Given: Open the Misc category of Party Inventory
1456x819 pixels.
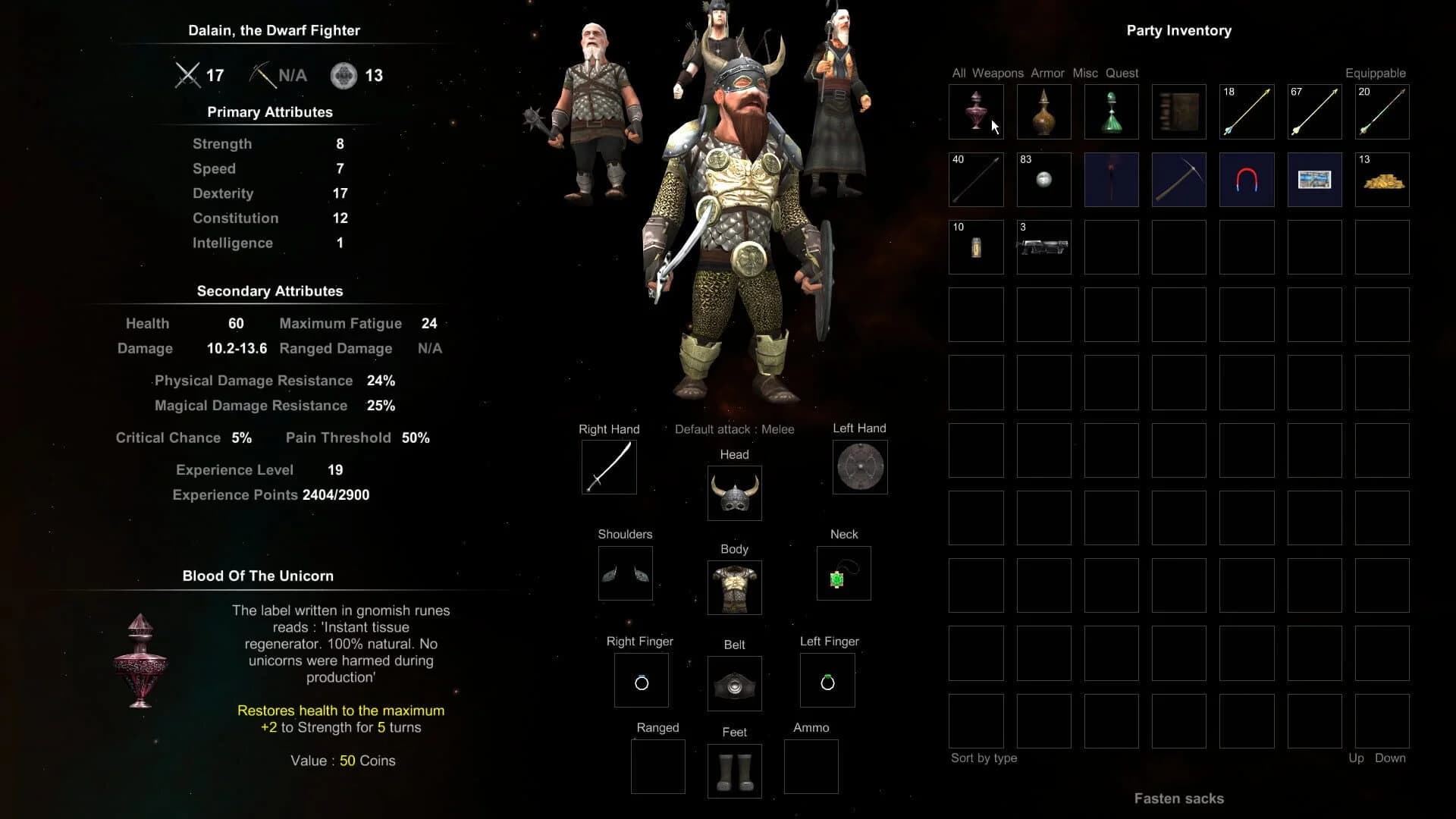Looking at the screenshot, I should pos(1084,73).
